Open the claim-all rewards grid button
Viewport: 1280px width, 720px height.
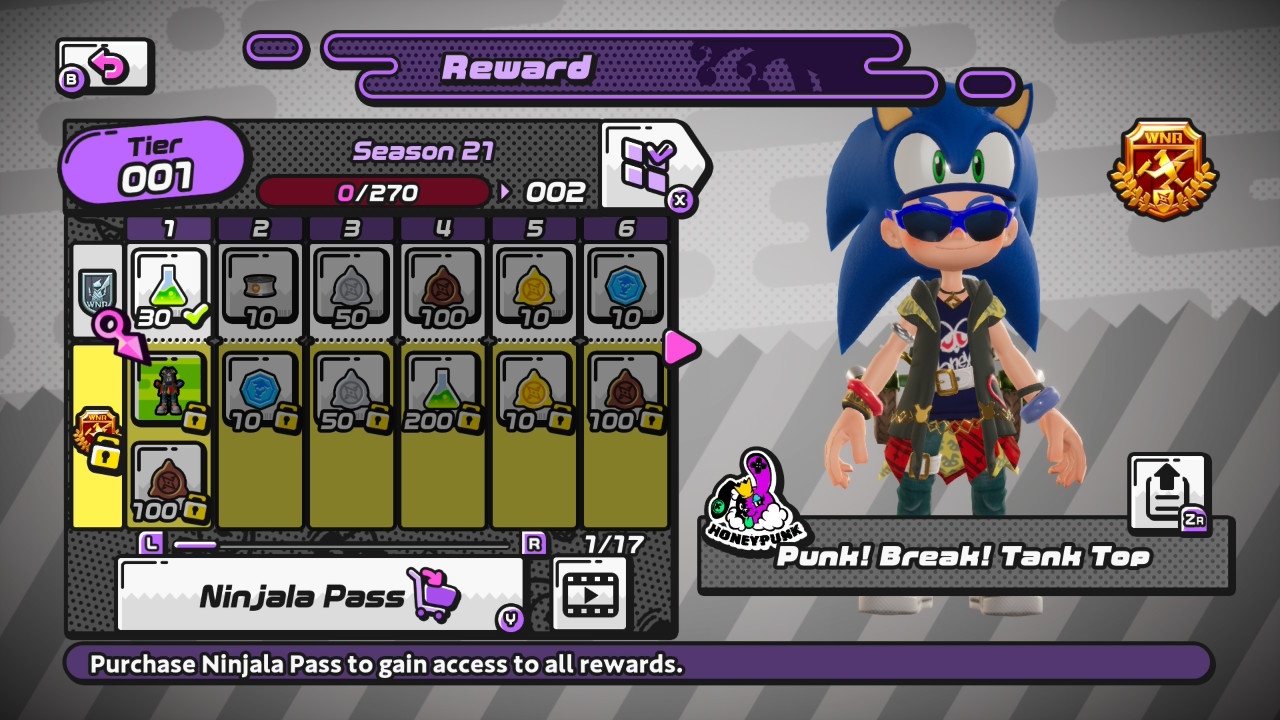click(x=648, y=162)
